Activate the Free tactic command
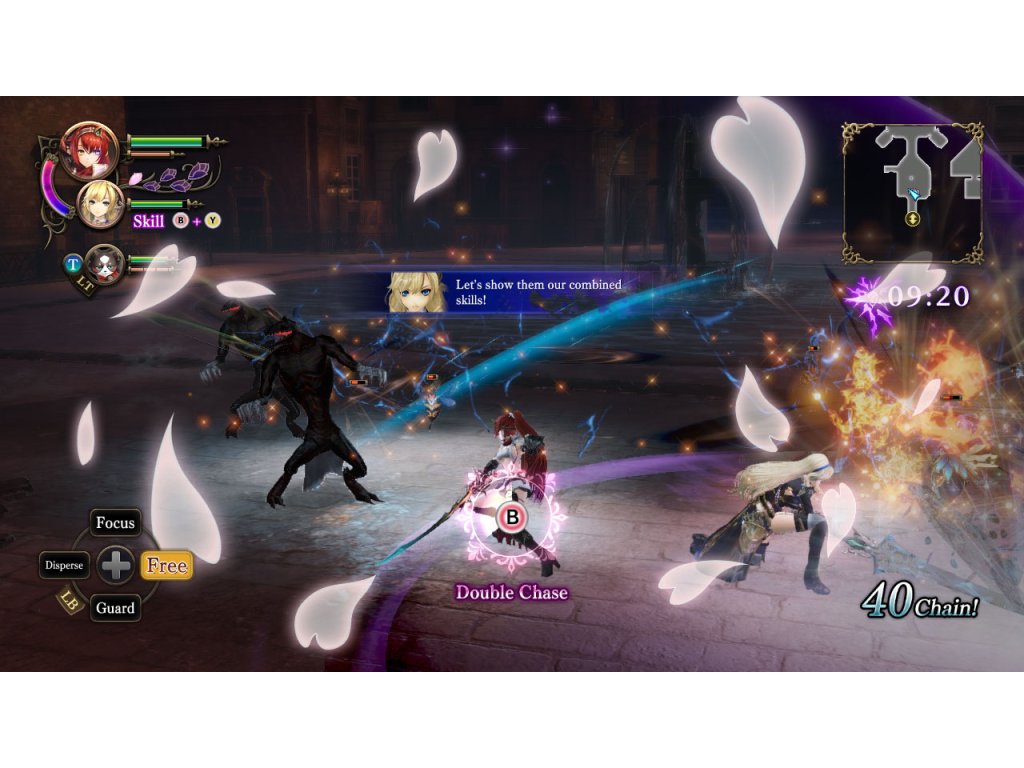 point(166,565)
